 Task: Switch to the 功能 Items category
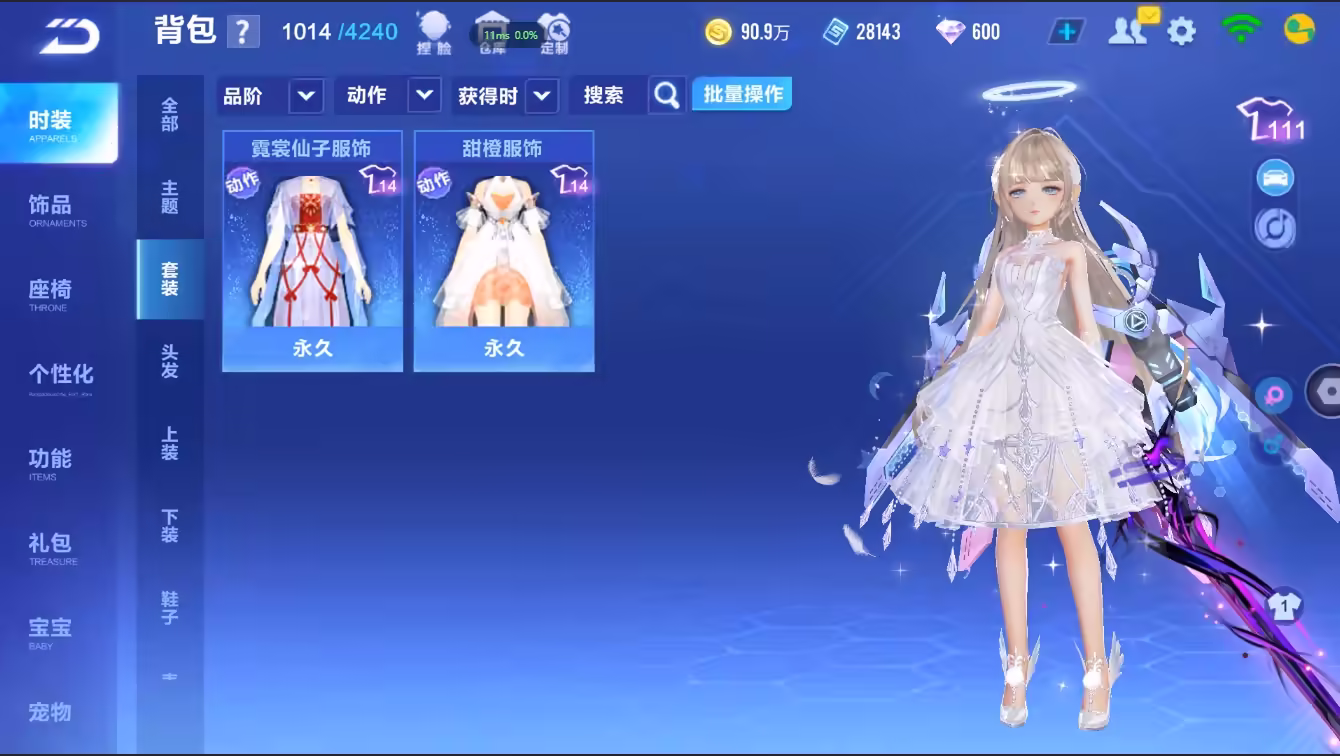click(50, 462)
